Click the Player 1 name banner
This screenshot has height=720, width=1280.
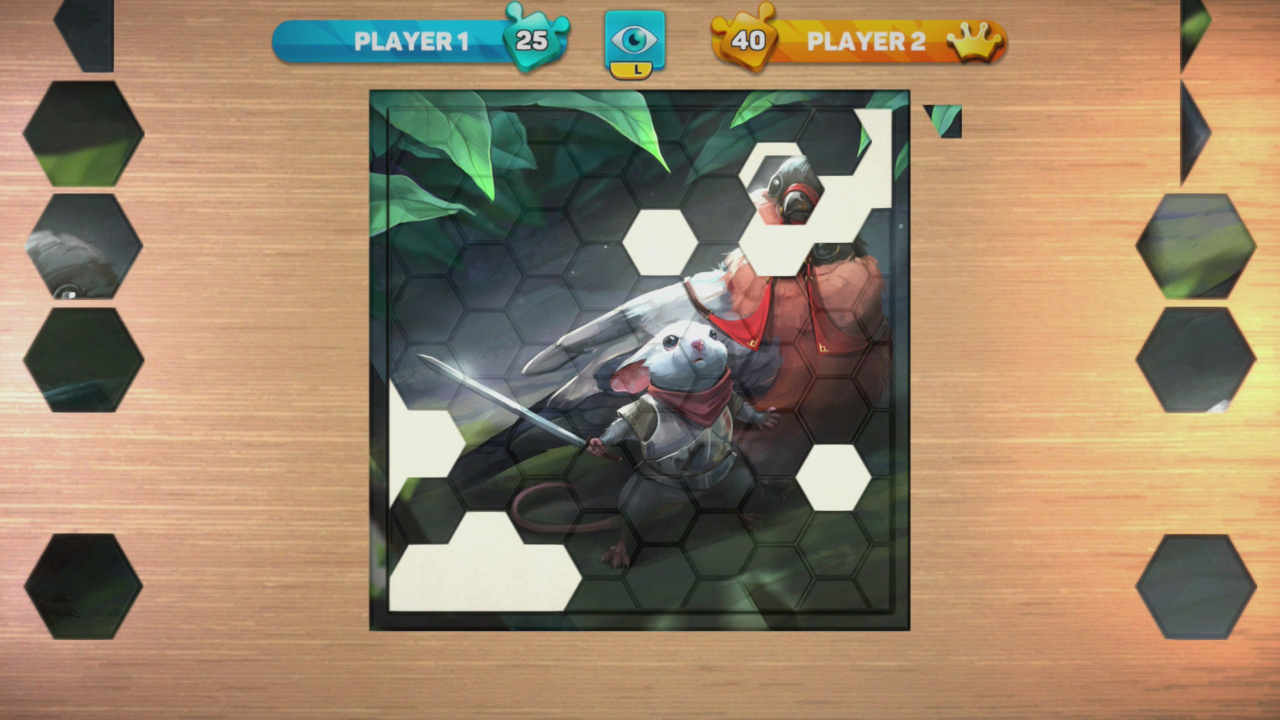coord(410,41)
